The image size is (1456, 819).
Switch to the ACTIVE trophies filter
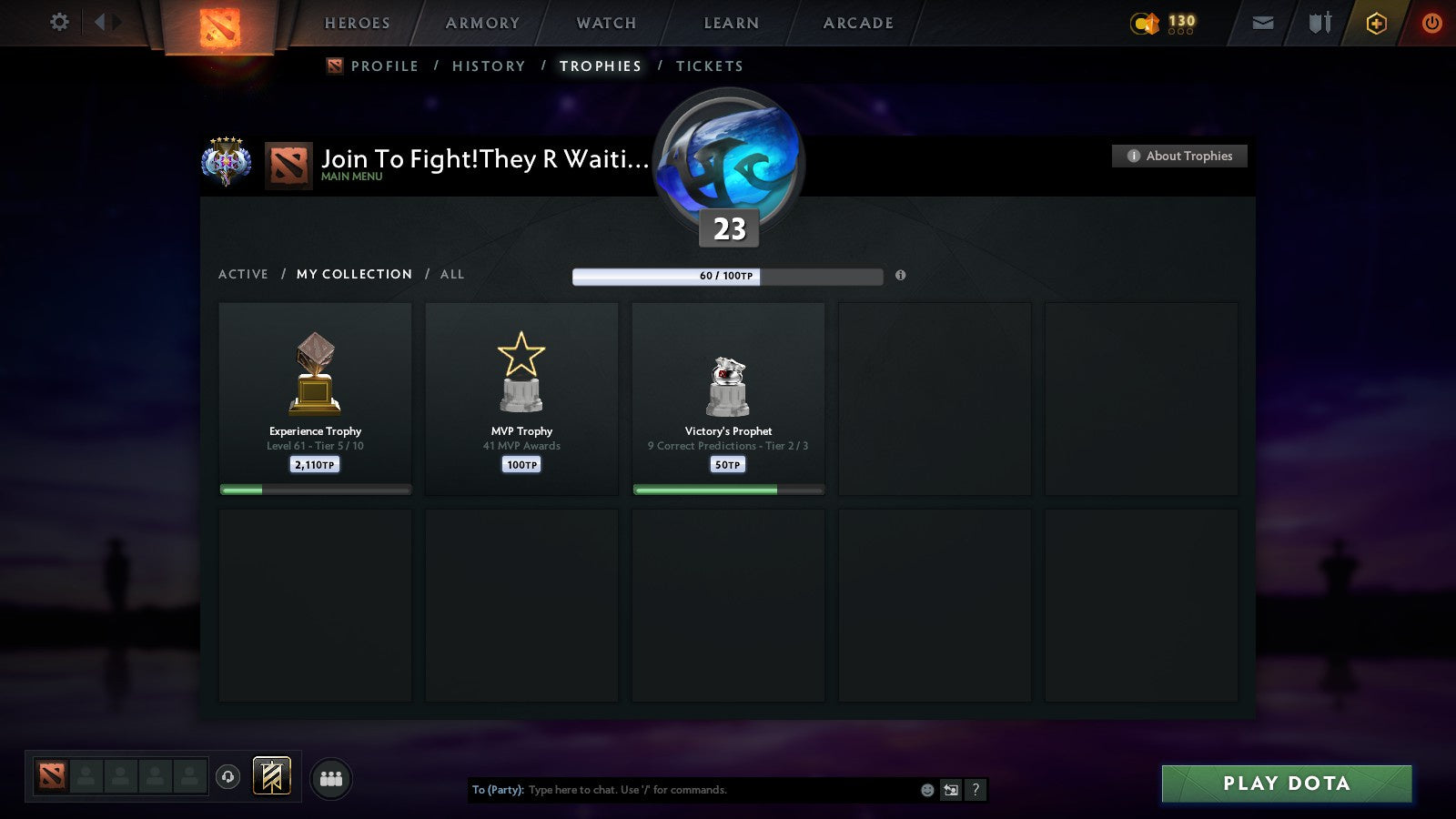coord(244,274)
